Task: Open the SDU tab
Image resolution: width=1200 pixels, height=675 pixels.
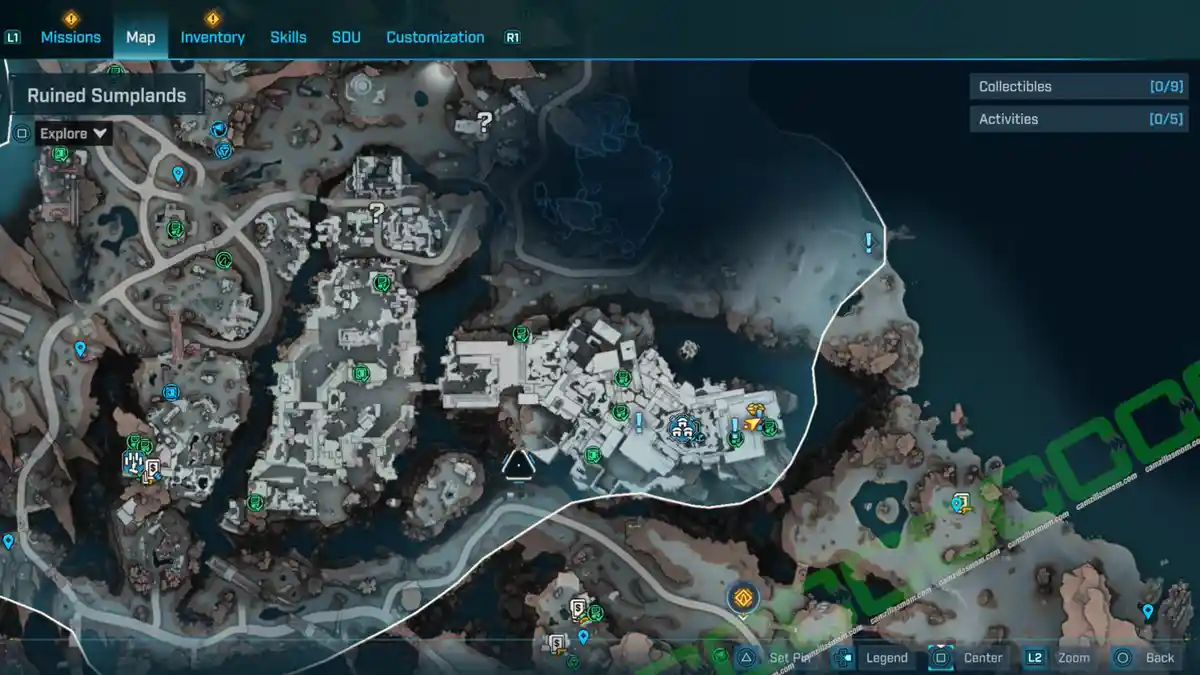Action: point(346,37)
